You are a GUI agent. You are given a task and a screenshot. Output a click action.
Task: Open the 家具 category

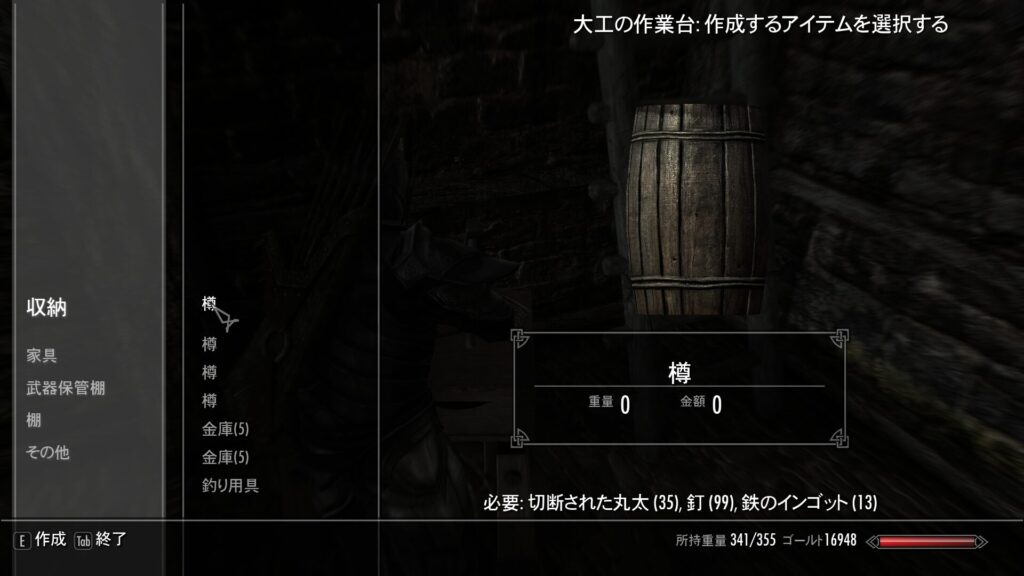point(41,356)
